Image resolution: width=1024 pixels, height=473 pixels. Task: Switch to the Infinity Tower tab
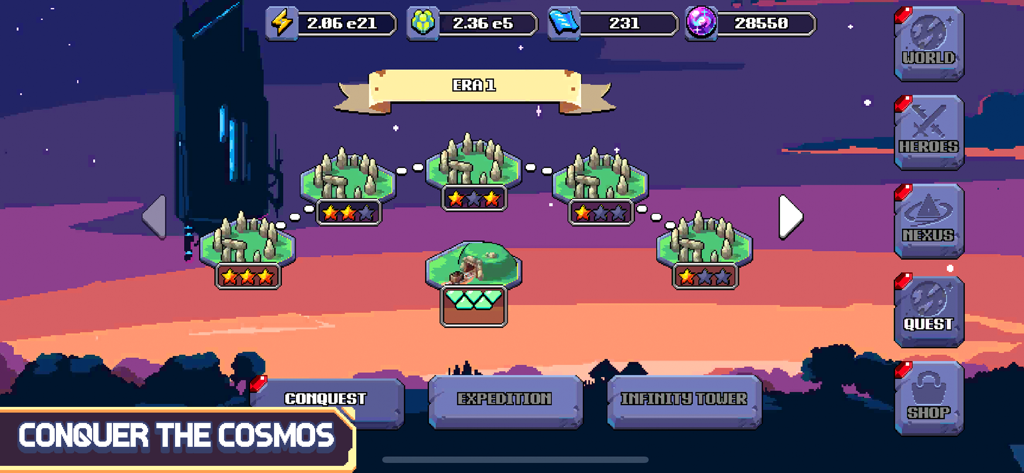684,401
